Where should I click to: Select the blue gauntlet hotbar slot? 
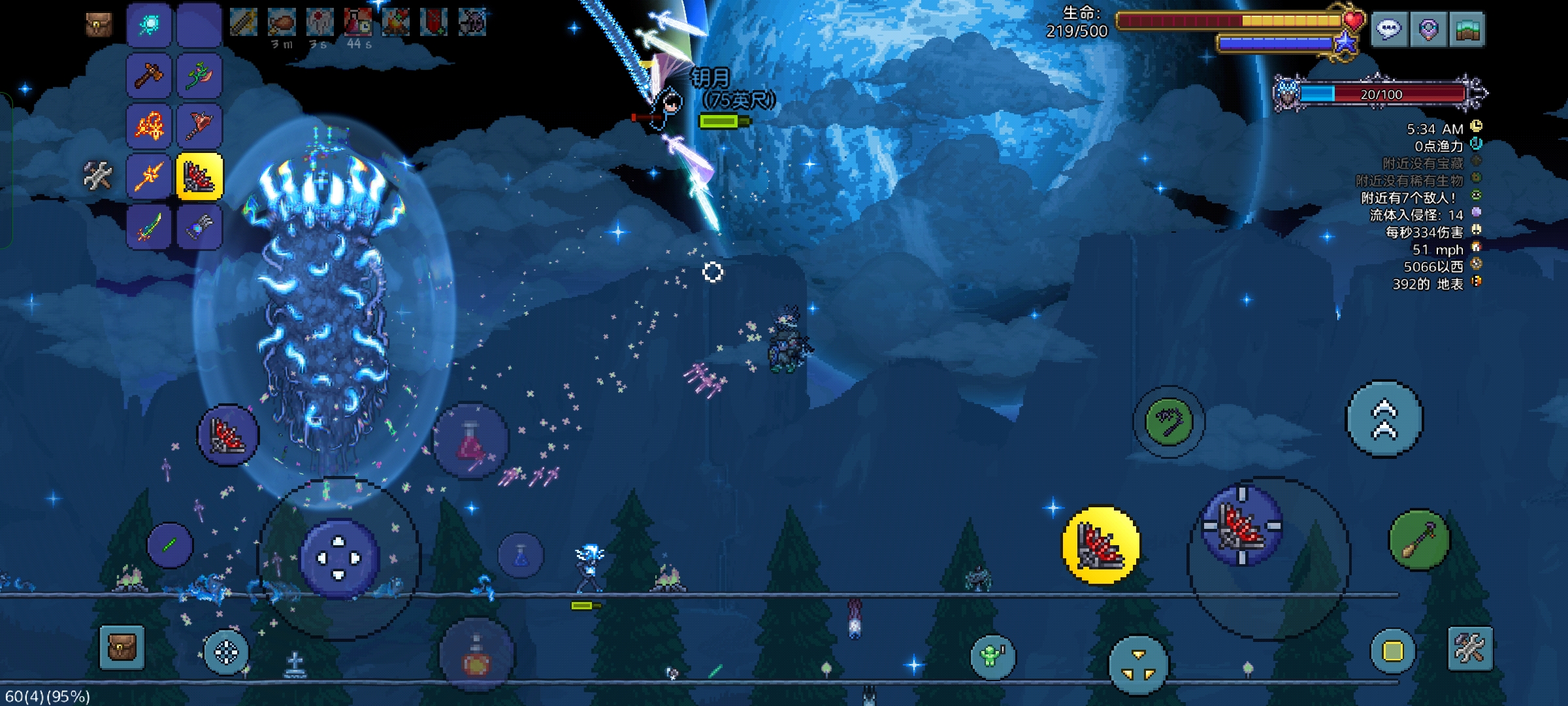(199, 227)
